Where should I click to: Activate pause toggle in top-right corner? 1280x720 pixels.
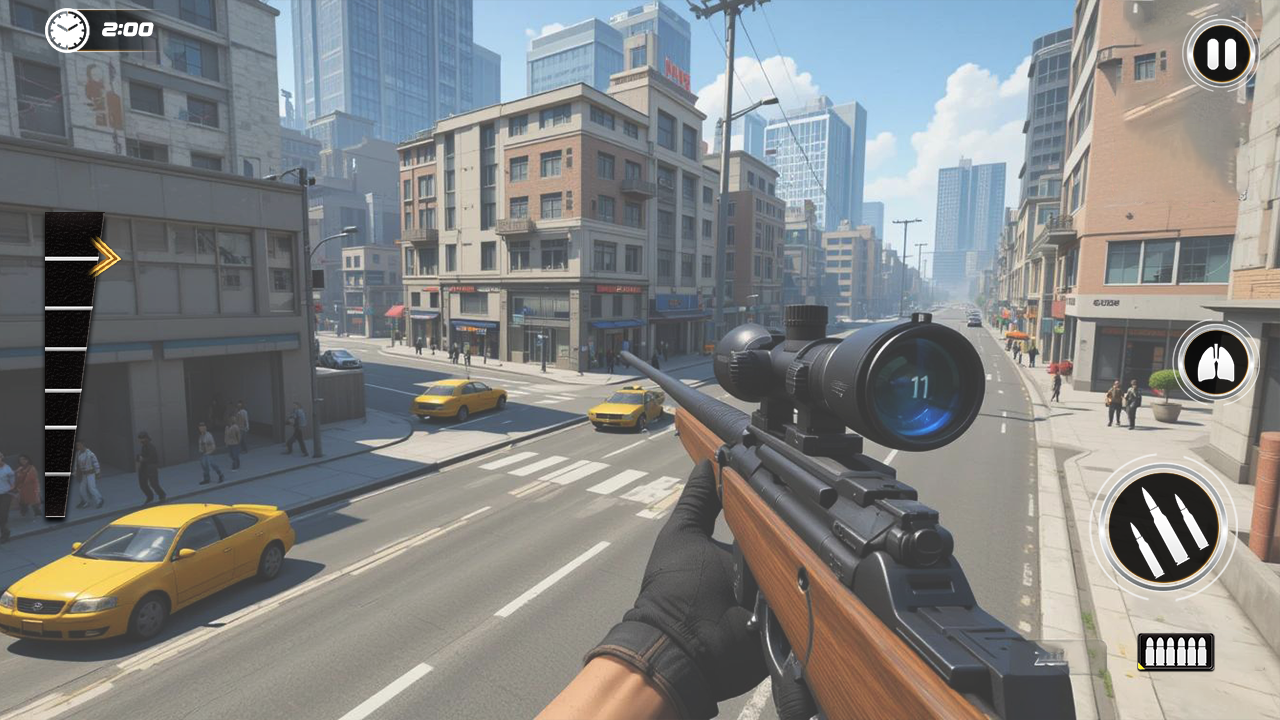[1218, 55]
